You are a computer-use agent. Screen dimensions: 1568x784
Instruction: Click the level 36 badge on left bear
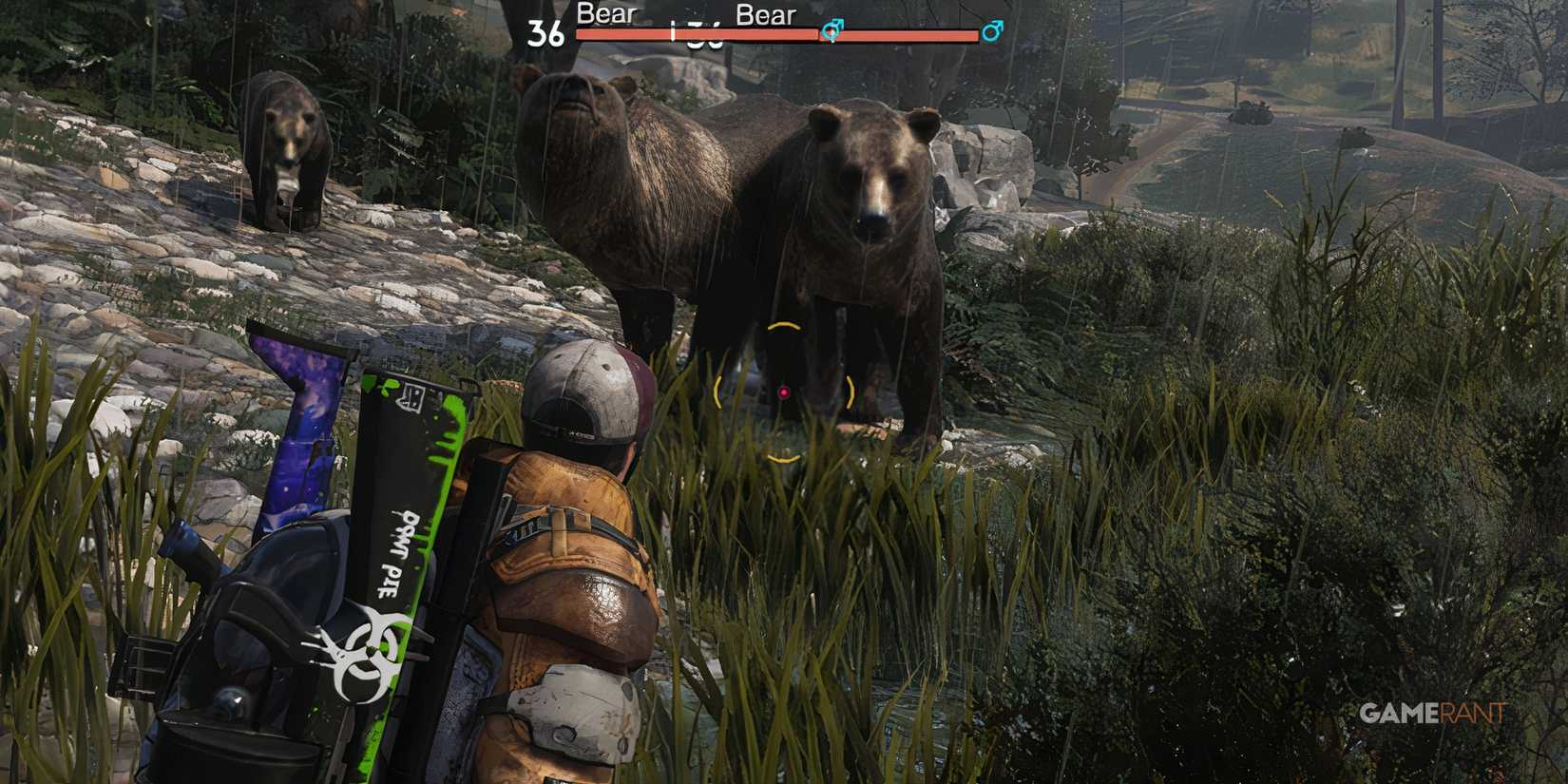click(x=545, y=31)
